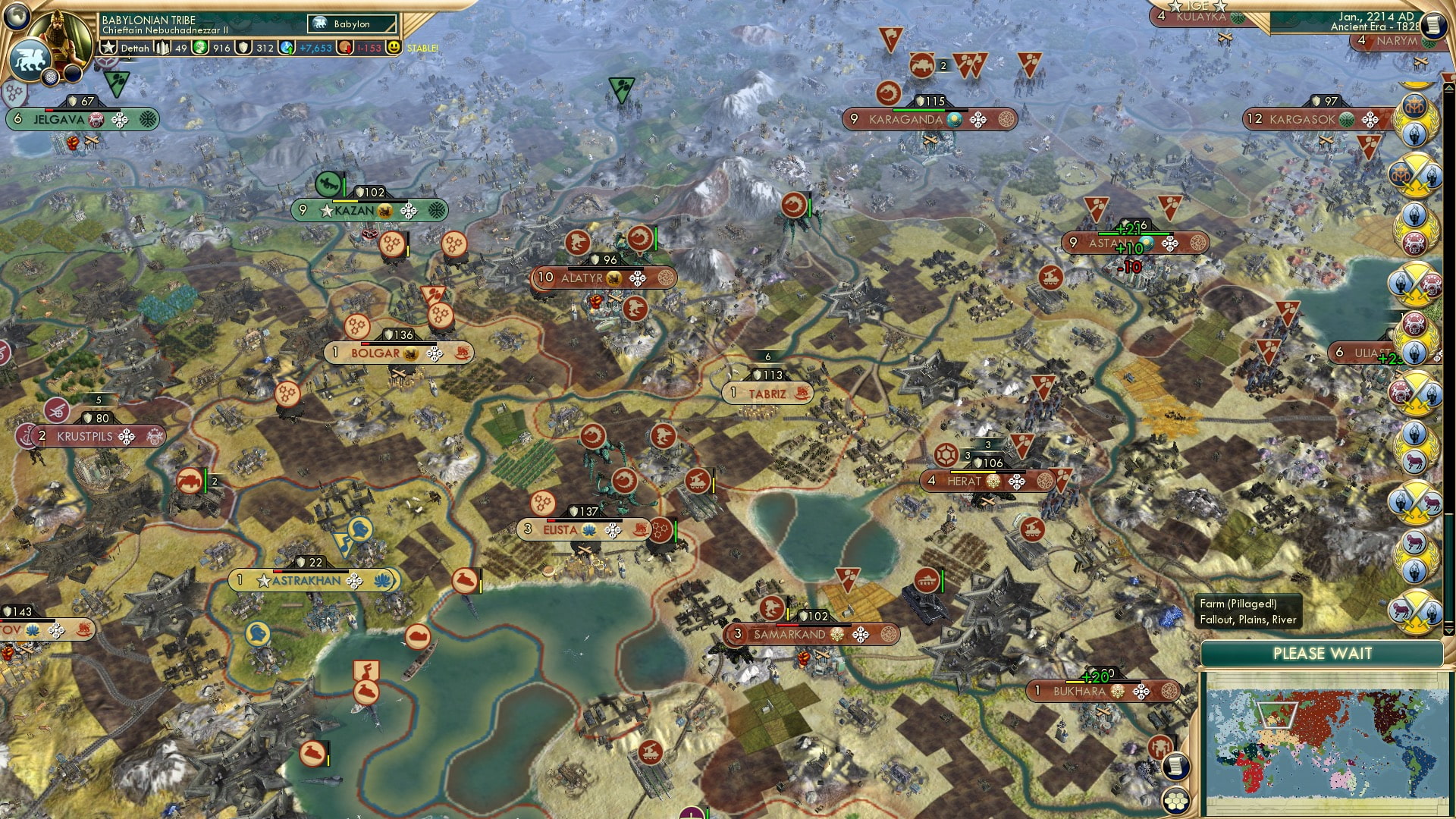This screenshot has height=819, width=1456.
Task: Open the social policies star icon
Action: 108,48
